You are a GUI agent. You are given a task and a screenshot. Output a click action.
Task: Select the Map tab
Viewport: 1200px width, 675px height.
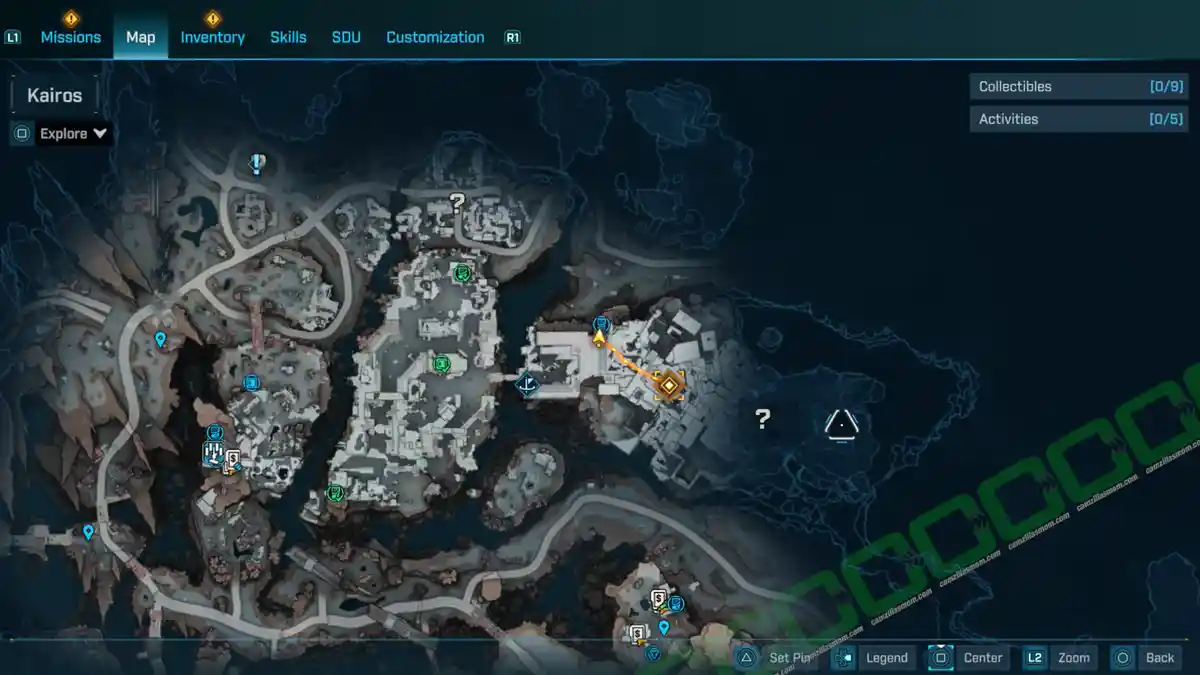(x=140, y=37)
